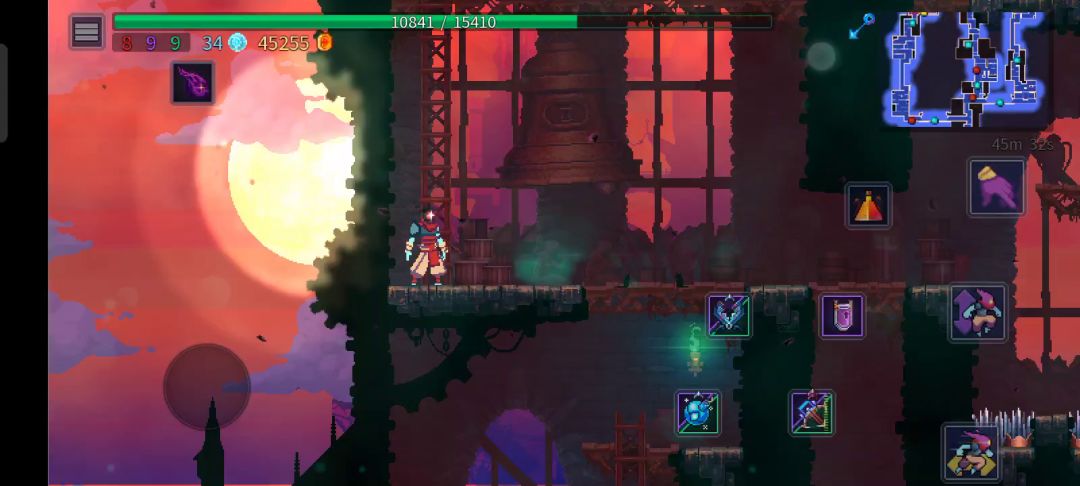Use the orange health flask
1080x486 pixels.
[867, 206]
